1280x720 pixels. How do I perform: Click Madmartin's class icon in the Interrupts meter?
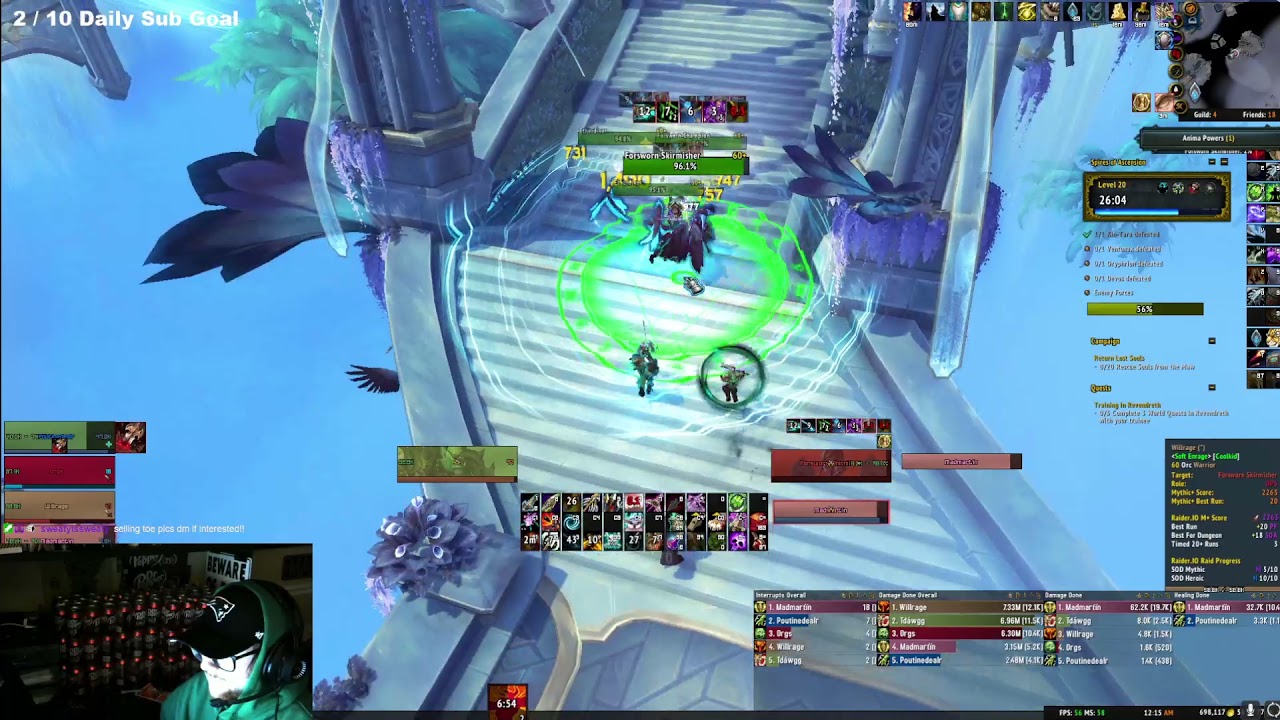(x=759, y=607)
